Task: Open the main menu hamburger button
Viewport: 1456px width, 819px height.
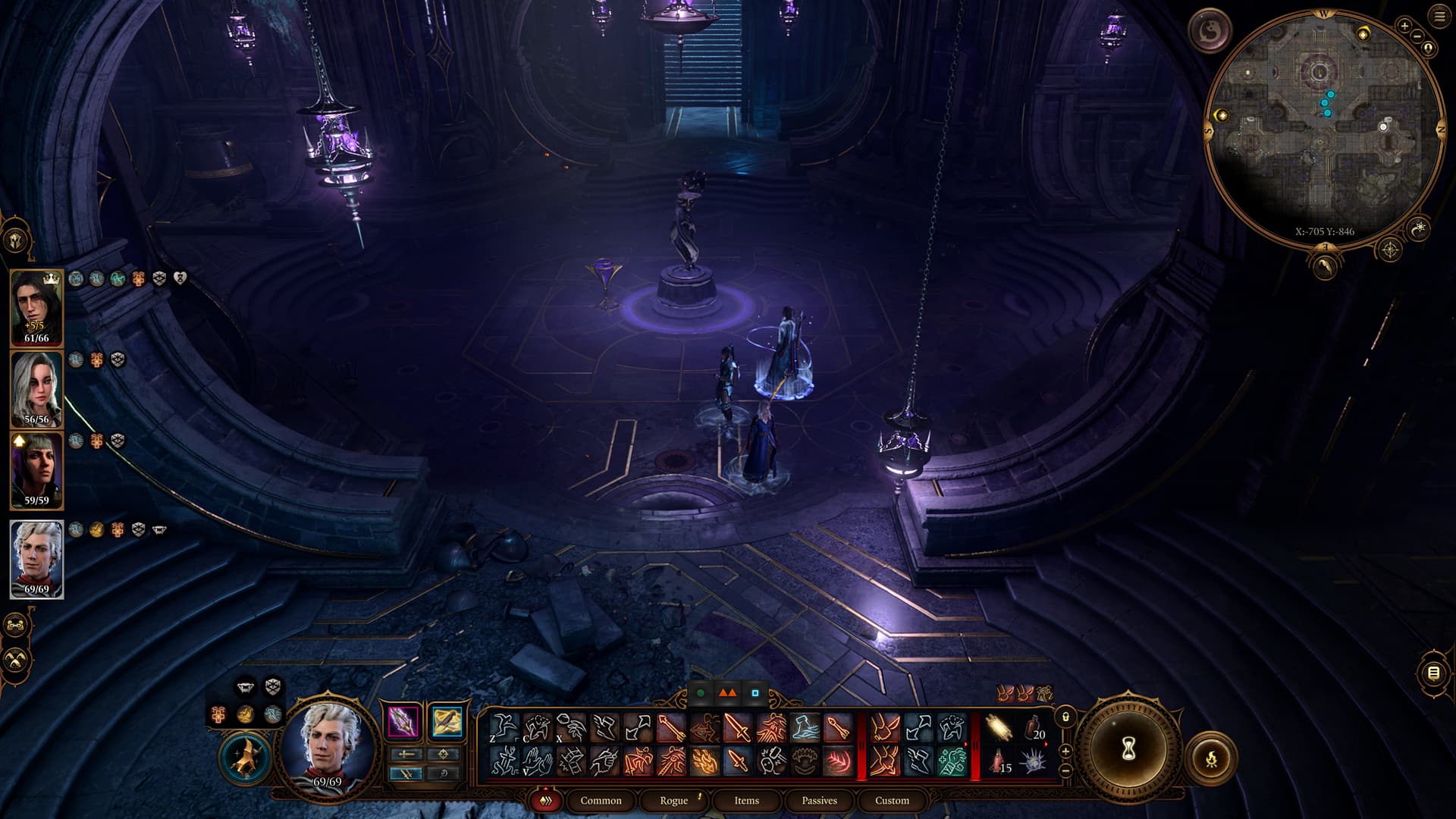Action: point(1439,16)
